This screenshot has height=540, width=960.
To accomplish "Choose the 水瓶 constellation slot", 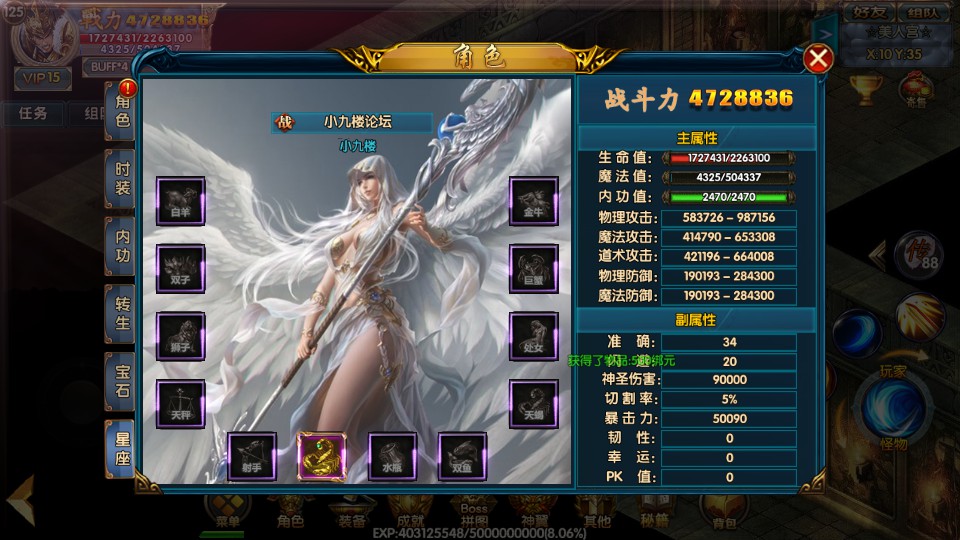I will tap(392, 457).
